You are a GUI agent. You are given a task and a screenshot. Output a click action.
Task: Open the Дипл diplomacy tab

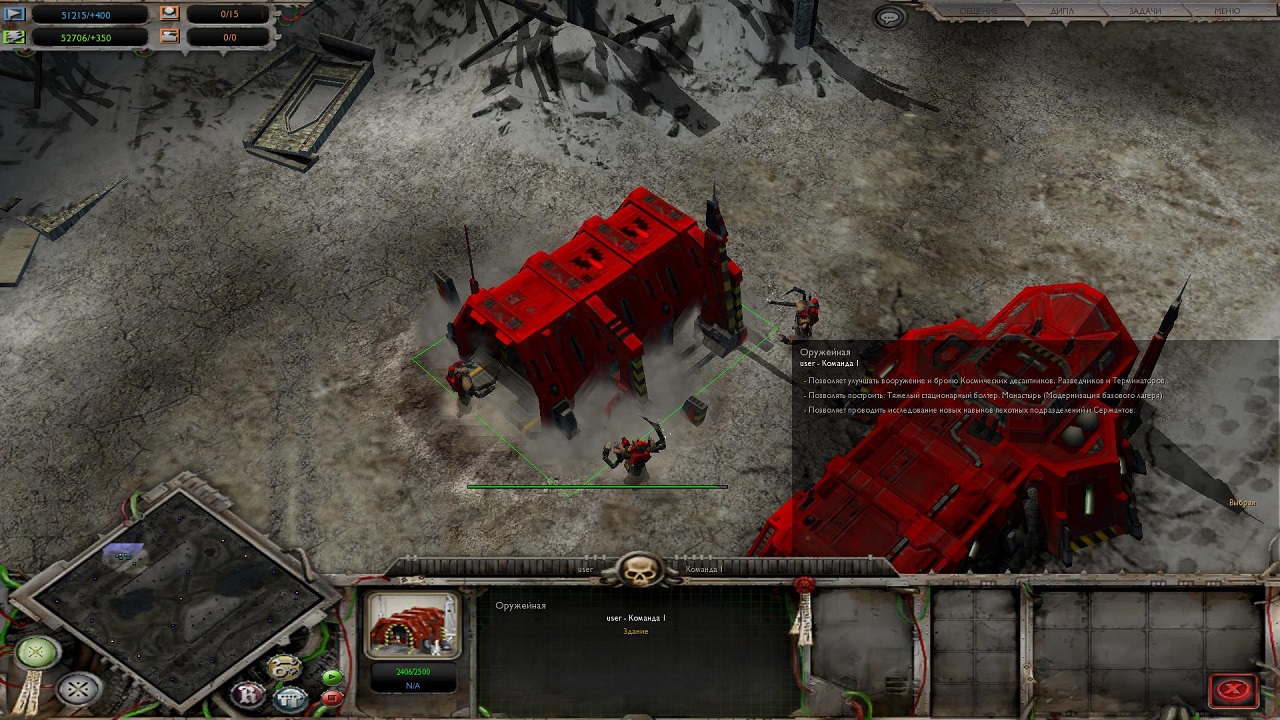click(x=1062, y=11)
